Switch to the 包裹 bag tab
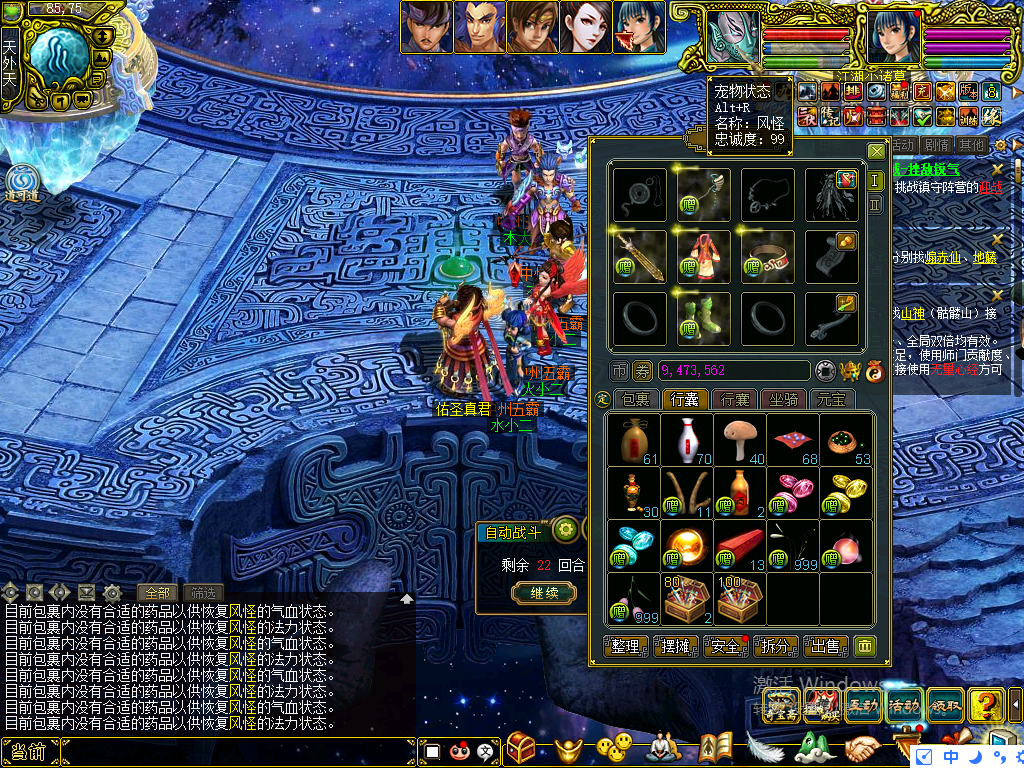 pyautogui.click(x=635, y=399)
